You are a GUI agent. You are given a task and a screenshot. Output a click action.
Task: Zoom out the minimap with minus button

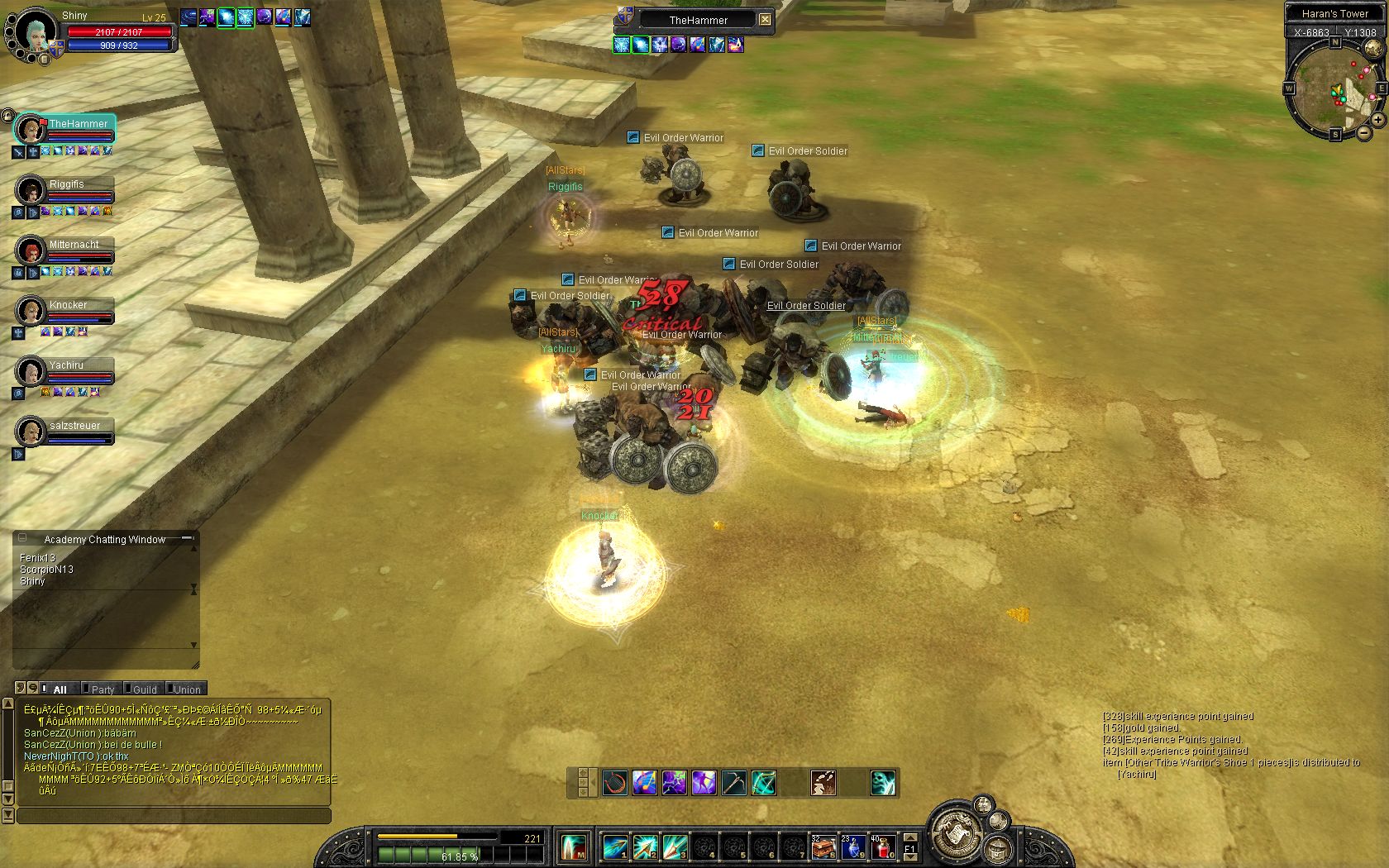pyautogui.click(x=1363, y=132)
